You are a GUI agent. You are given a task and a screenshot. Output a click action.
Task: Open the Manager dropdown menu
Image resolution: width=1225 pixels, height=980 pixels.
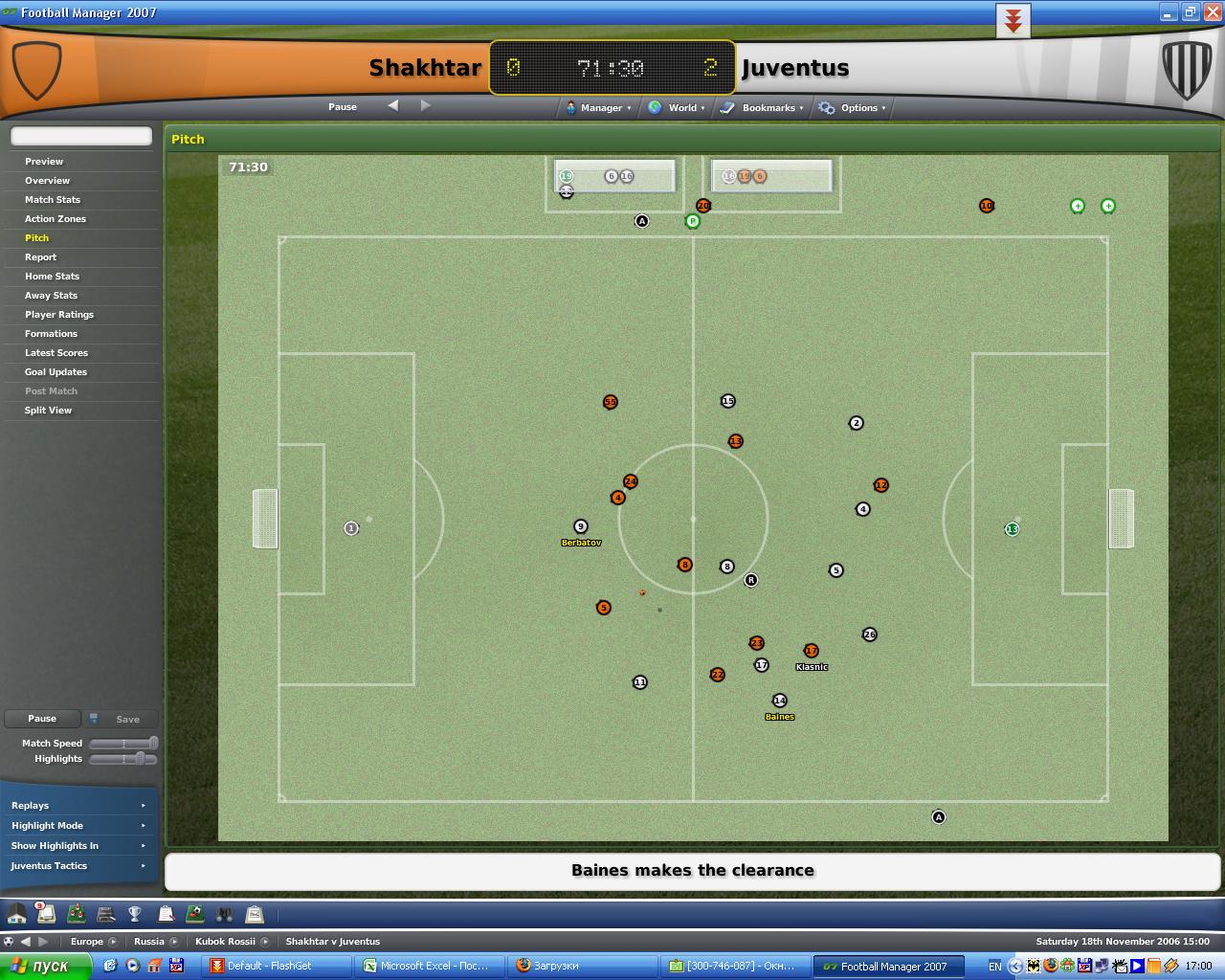click(x=599, y=108)
